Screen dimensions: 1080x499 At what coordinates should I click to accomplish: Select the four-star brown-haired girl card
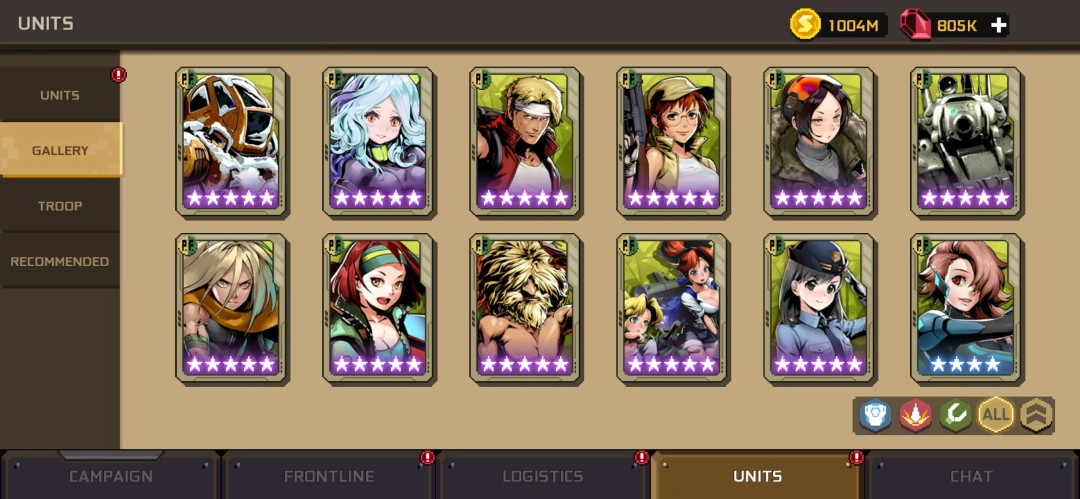pyautogui.click(x=966, y=308)
